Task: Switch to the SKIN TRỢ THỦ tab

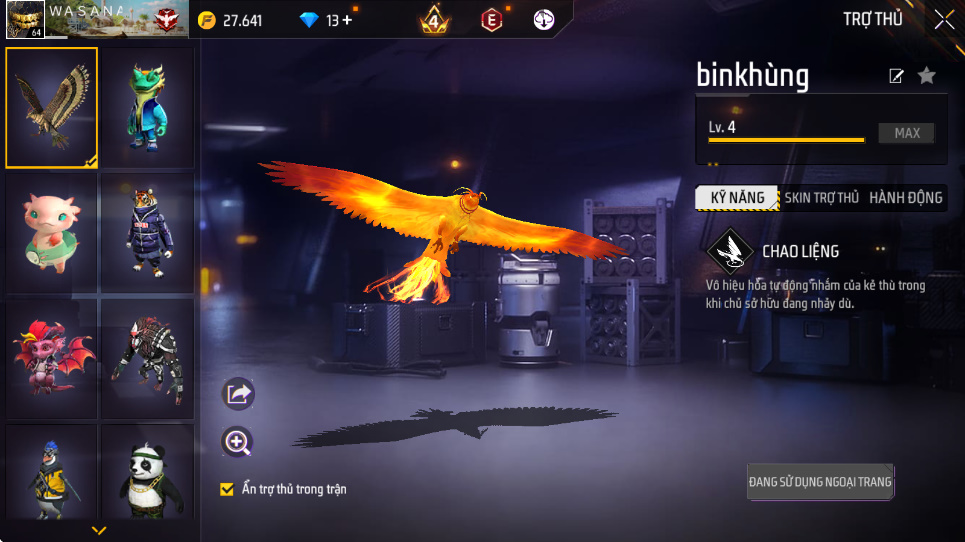Action: point(821,198)
